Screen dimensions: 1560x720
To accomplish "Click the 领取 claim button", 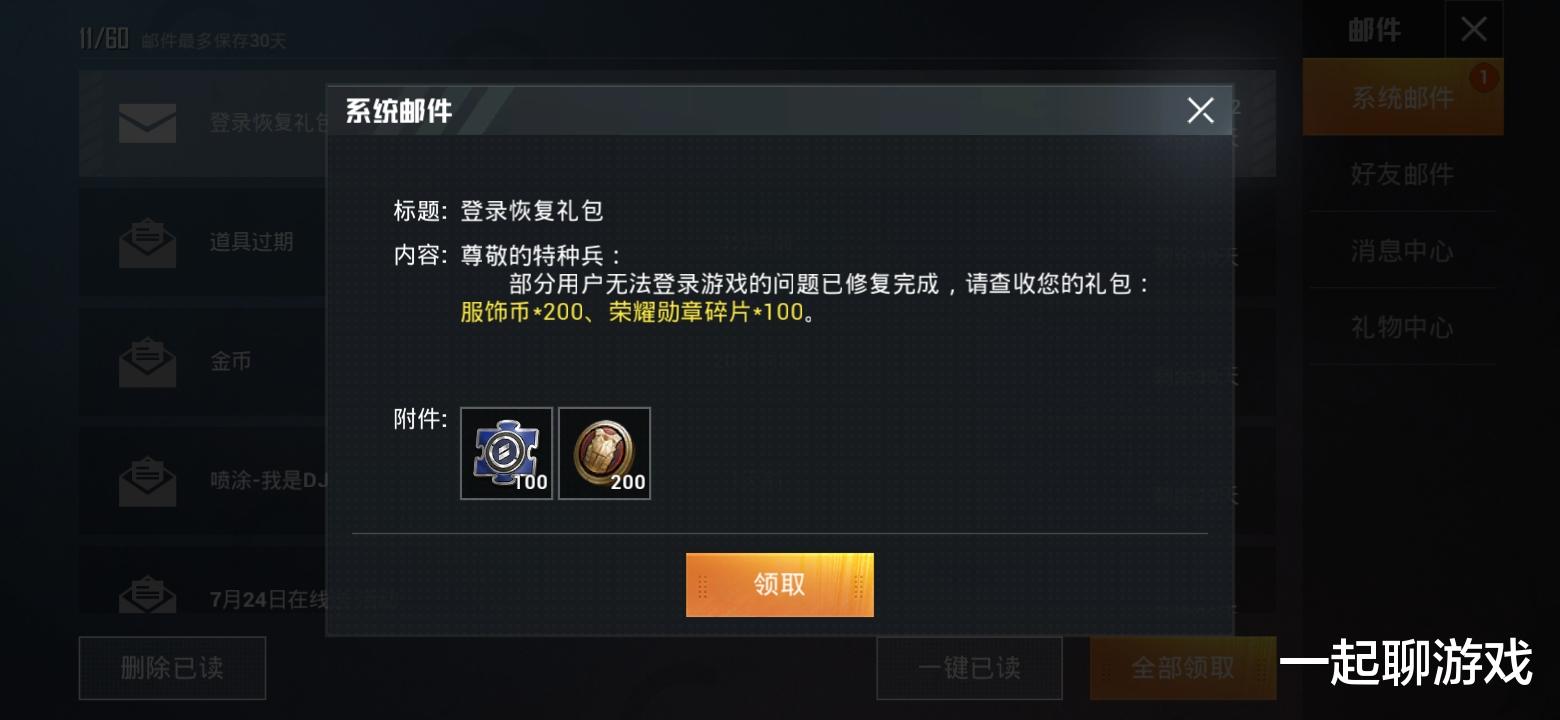I will tap(779, 584).
